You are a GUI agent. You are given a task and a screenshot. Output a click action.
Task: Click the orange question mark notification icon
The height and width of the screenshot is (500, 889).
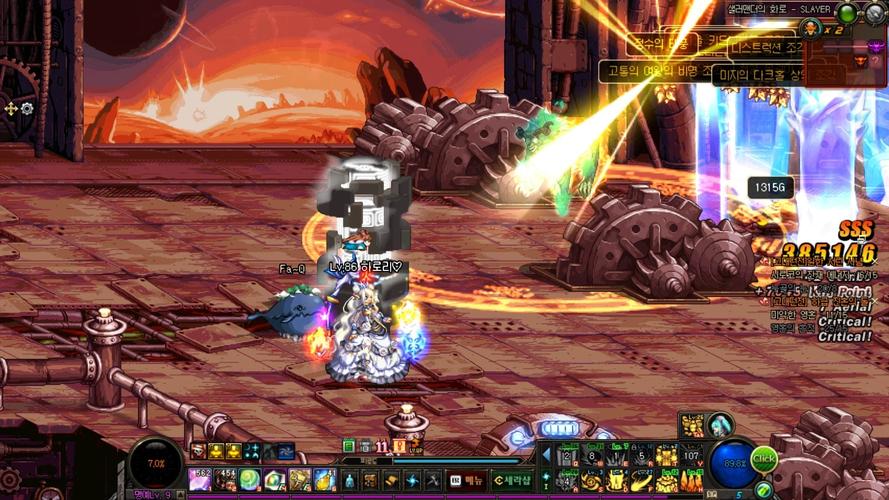pyautogui.click(x=400, y=446)
